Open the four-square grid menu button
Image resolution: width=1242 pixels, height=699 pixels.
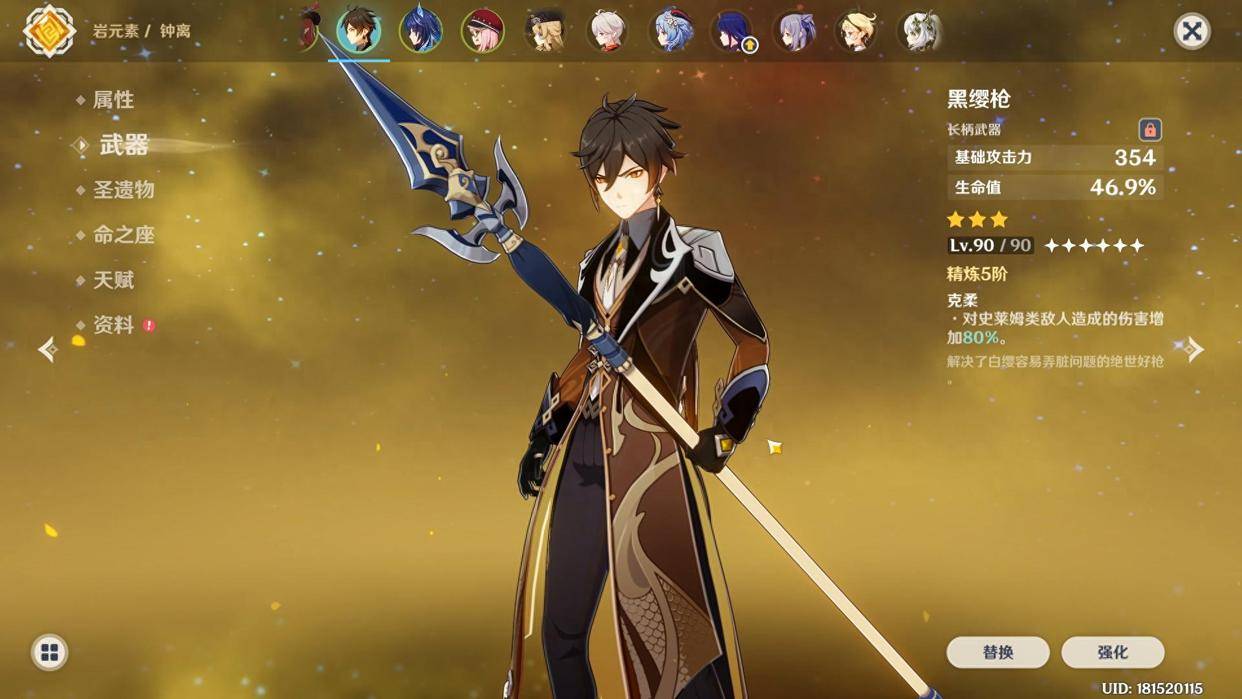pos(49,653)
